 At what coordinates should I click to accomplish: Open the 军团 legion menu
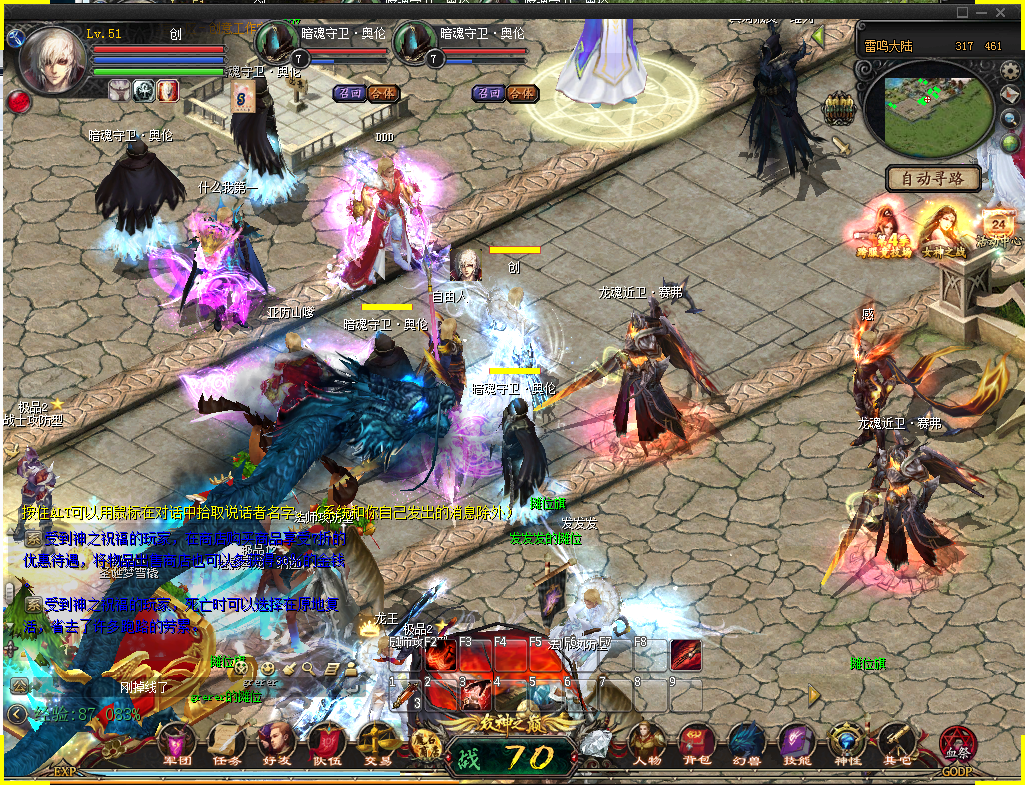click(x=177, y=743)
